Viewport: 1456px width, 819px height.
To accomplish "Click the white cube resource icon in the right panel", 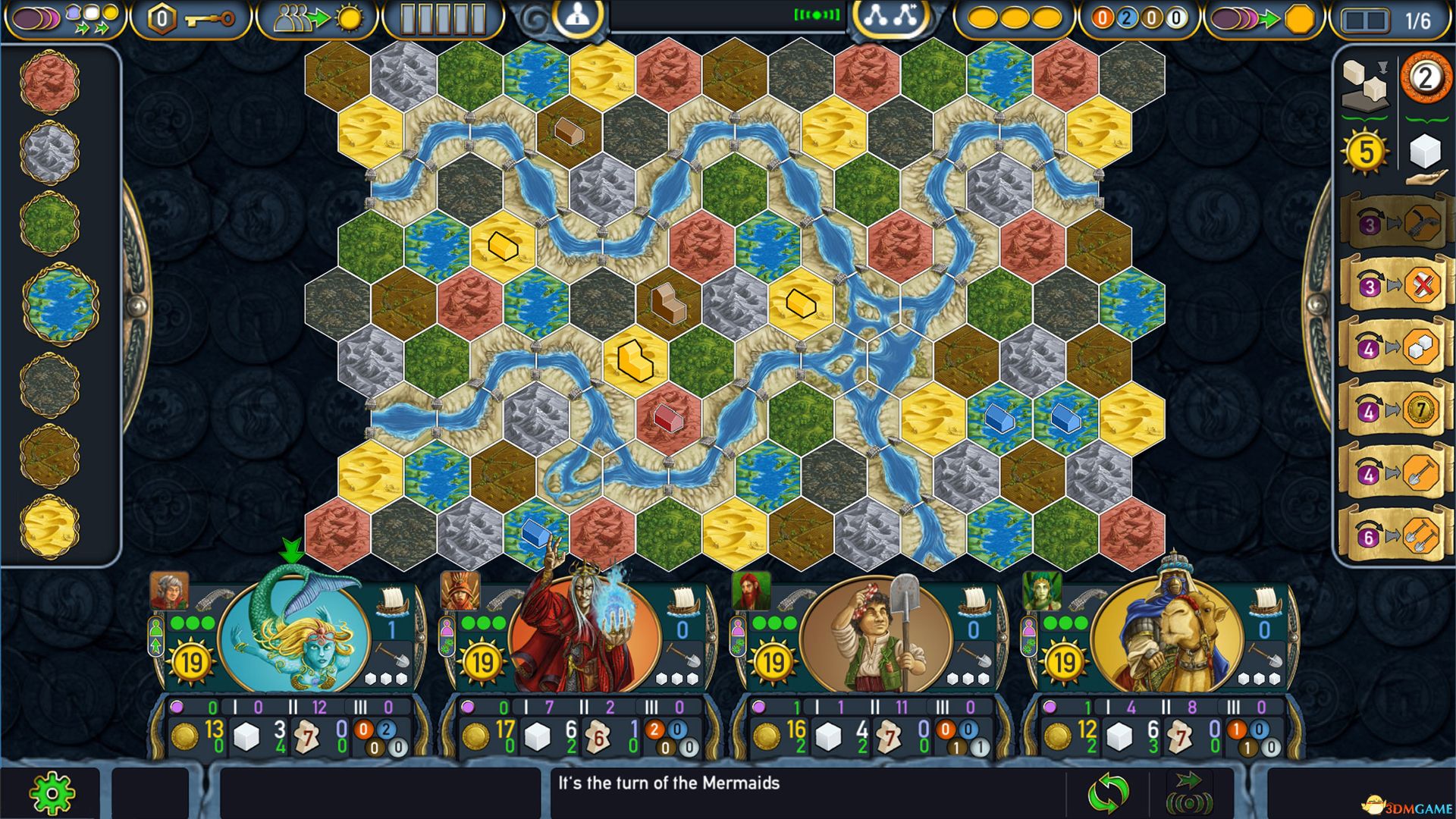I will click(1425, 152).
